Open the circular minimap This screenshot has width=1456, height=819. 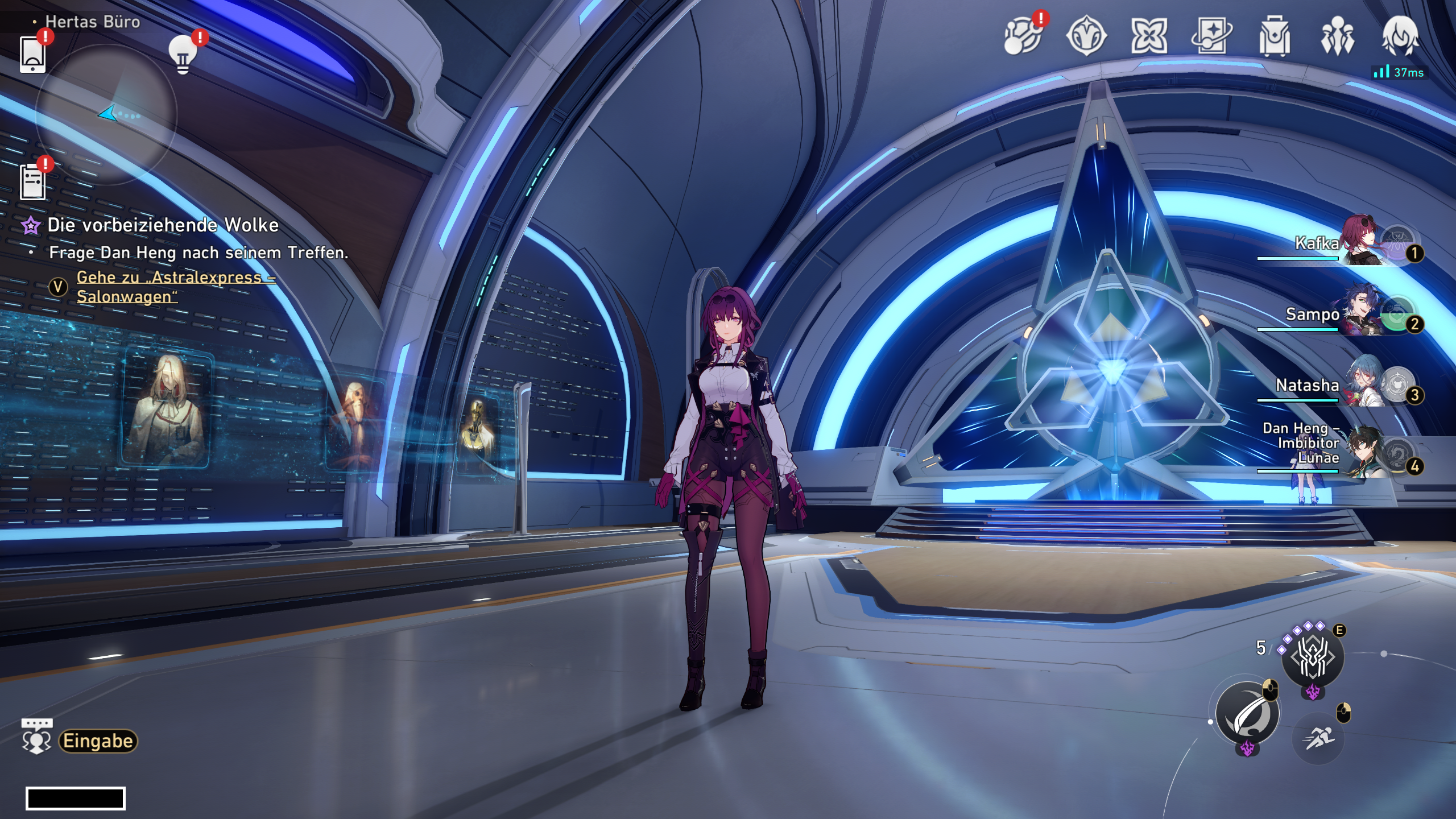pyautogui.click(x=106, y=115)
